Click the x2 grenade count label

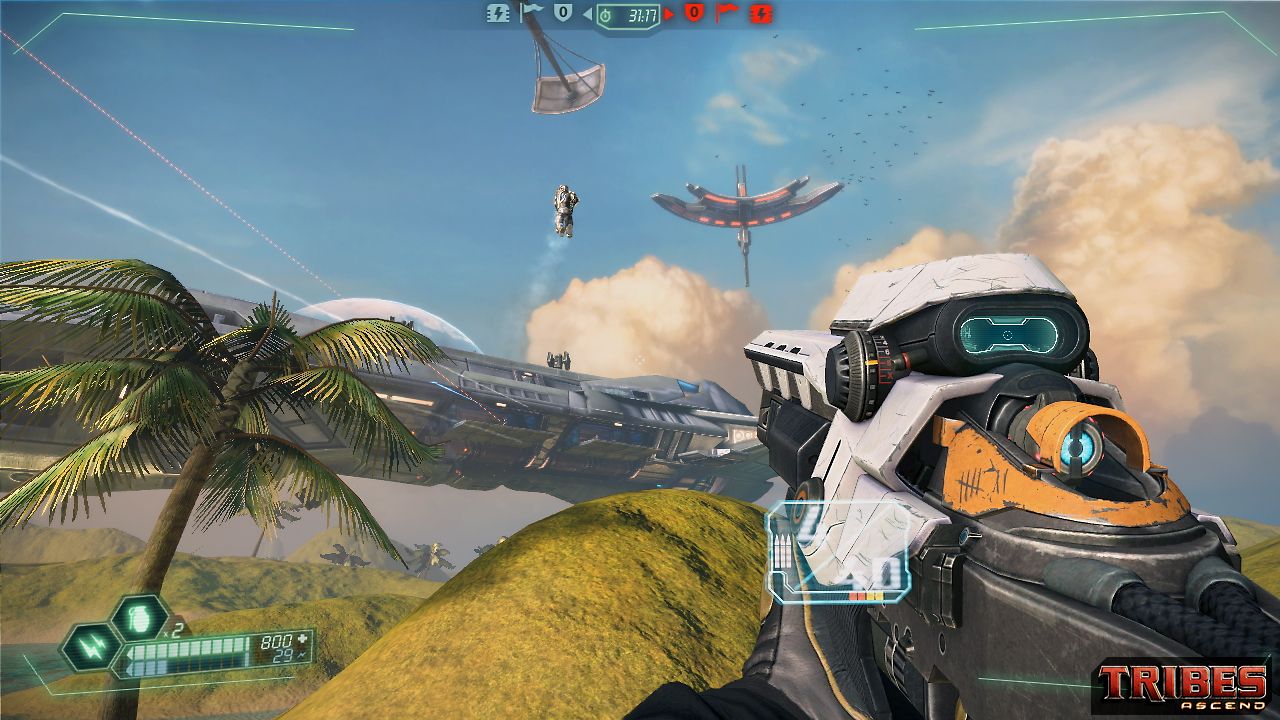coord(173,630)
